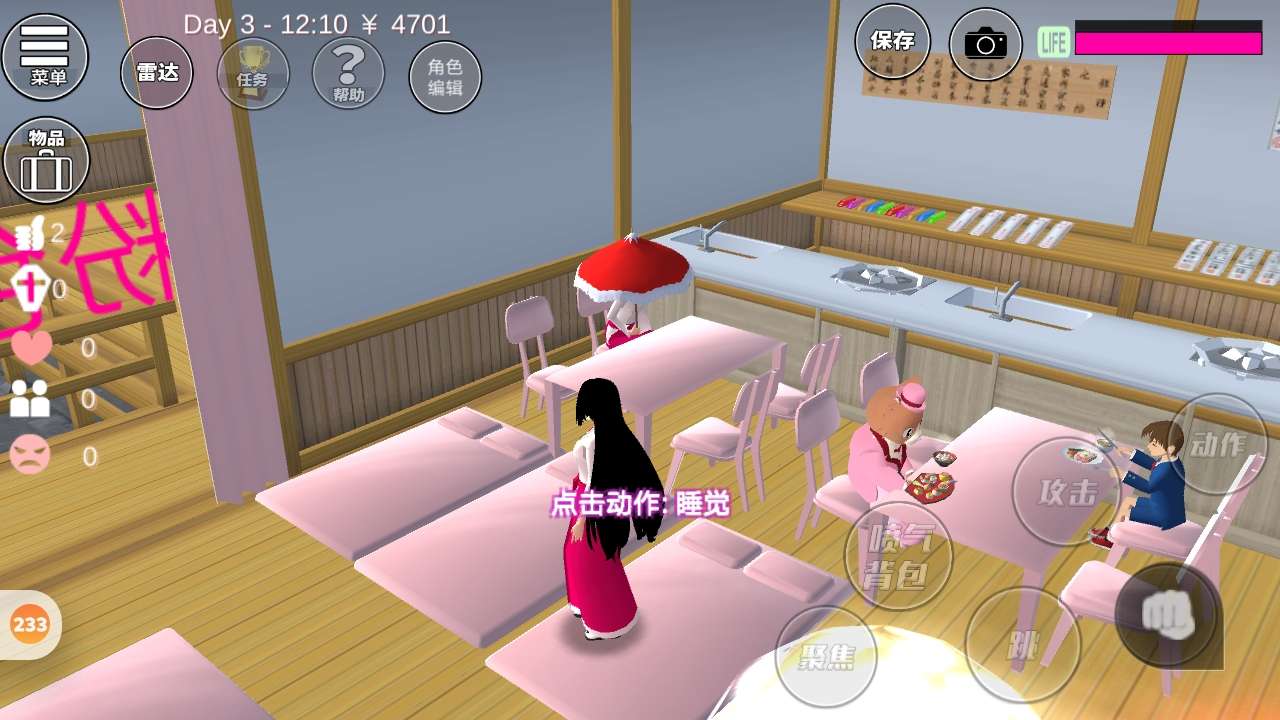Image resolution: width=1280 pixels, height=720 pixels.
Task: Toggle the 雷达 radar button
Action: [157, 72]
